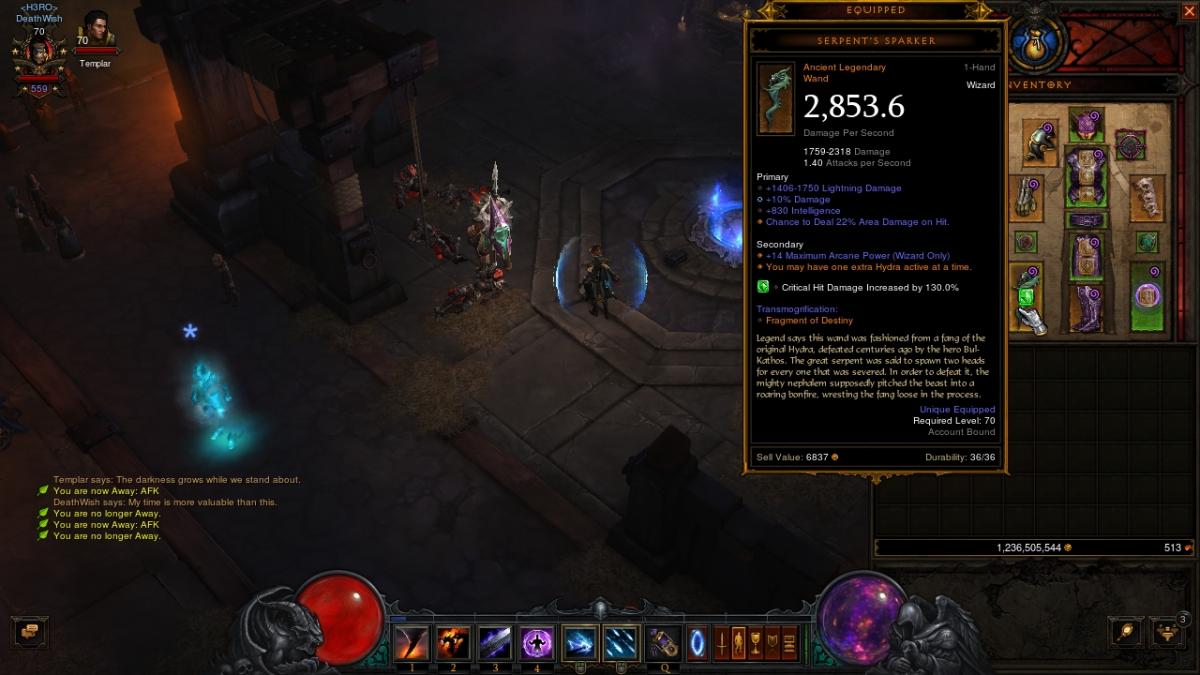Toggle the character inventory button

coord(739,642)
